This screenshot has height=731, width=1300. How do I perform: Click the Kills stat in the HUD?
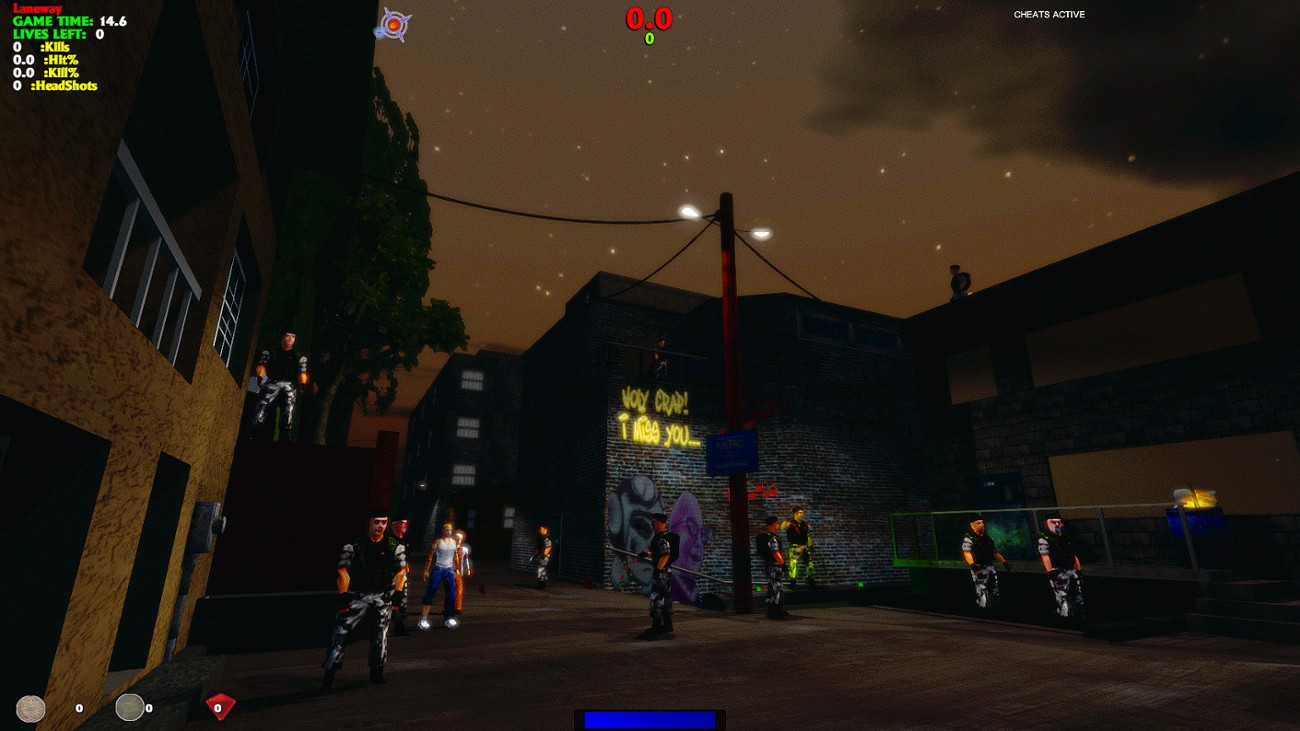click(x=40, y=45)
